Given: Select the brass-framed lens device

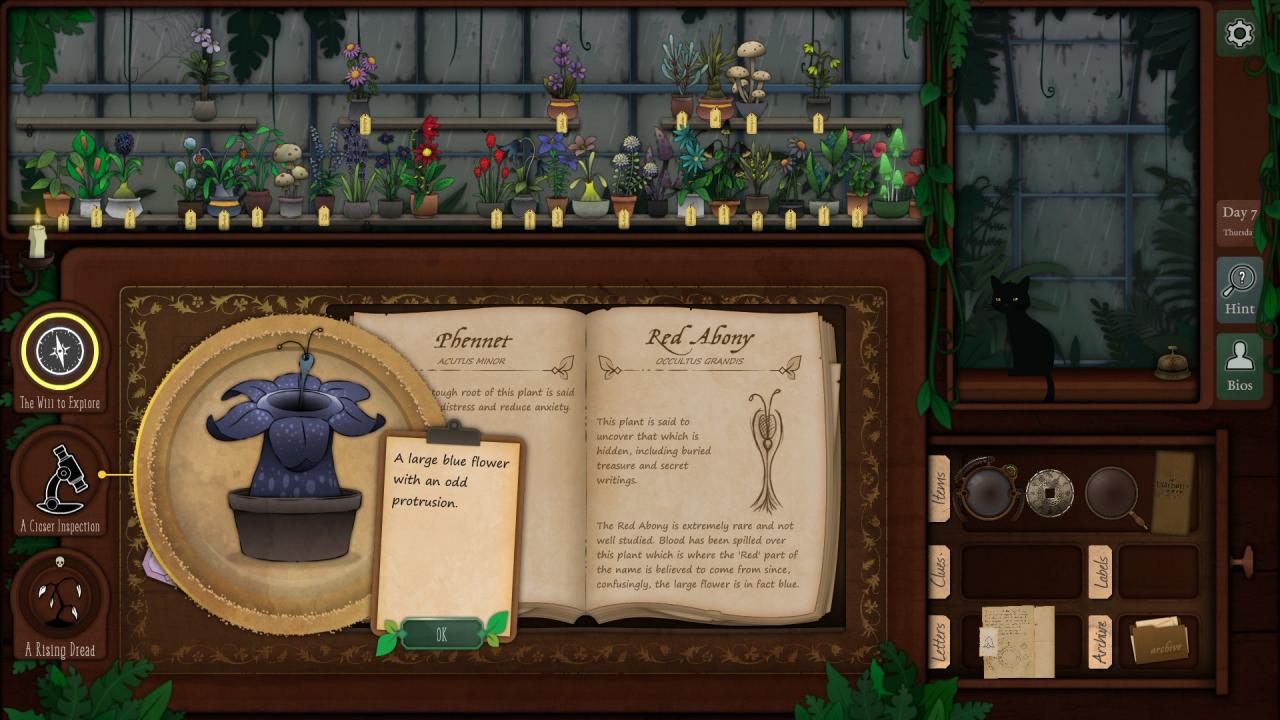Looking at the screenshot, I should pyautogui.click(x=988, y=491).
